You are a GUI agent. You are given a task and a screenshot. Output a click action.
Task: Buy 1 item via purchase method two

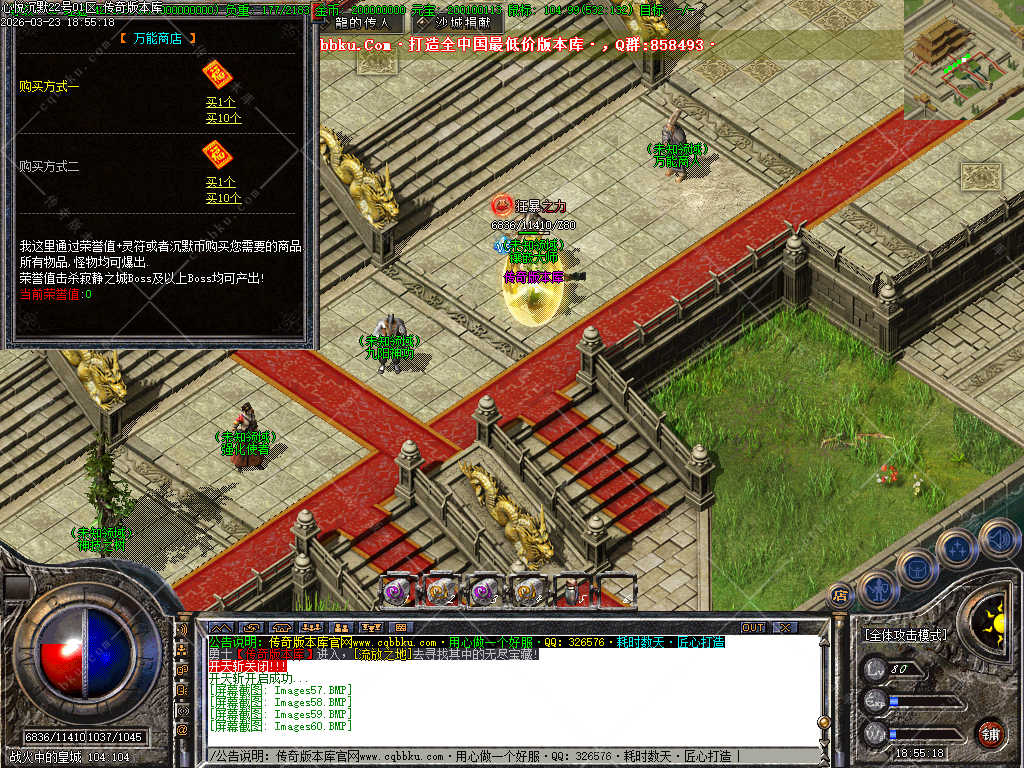click(x=221, y=182)
